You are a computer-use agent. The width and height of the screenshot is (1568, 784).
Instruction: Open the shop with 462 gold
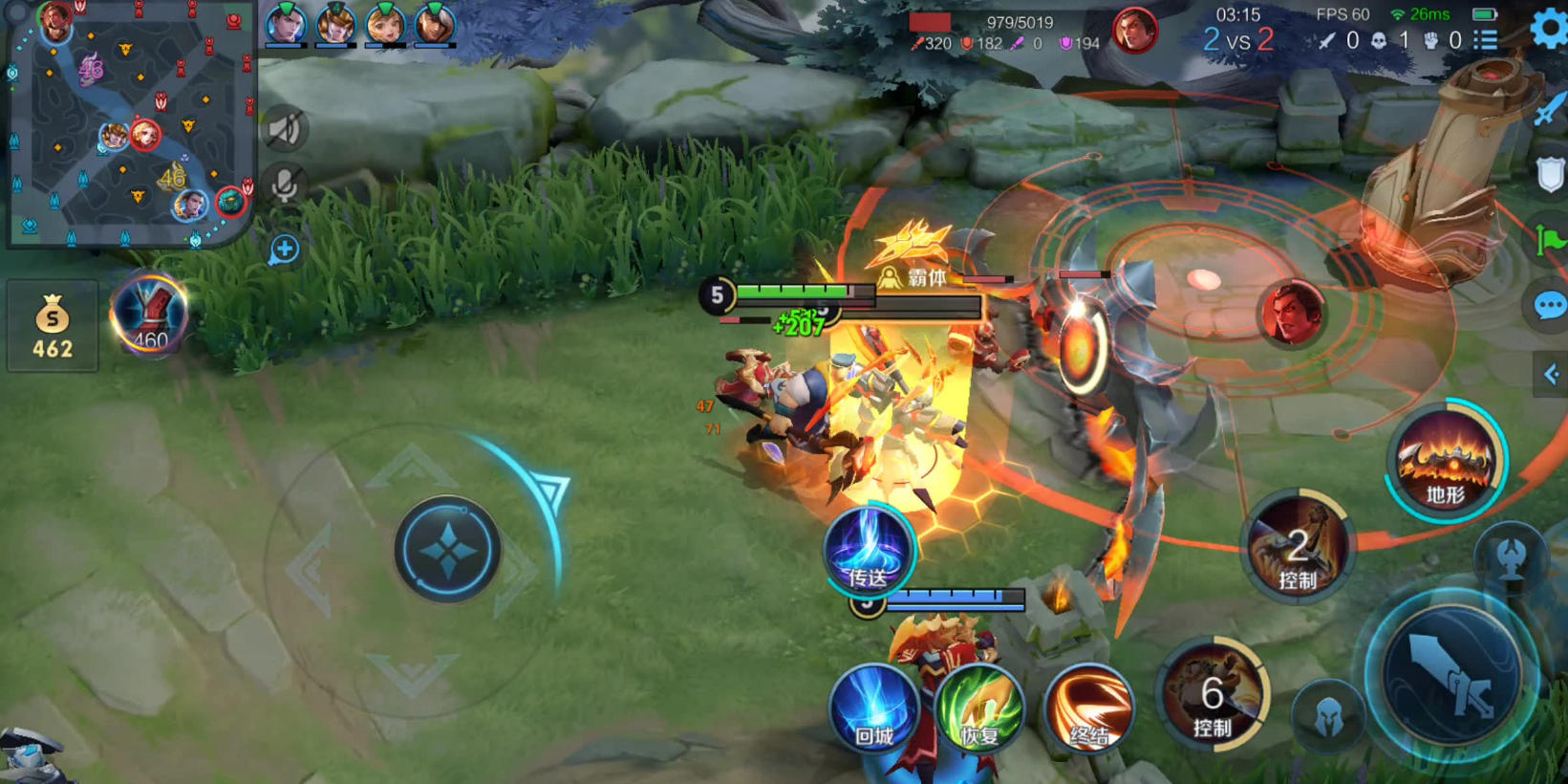click(53, 326)
